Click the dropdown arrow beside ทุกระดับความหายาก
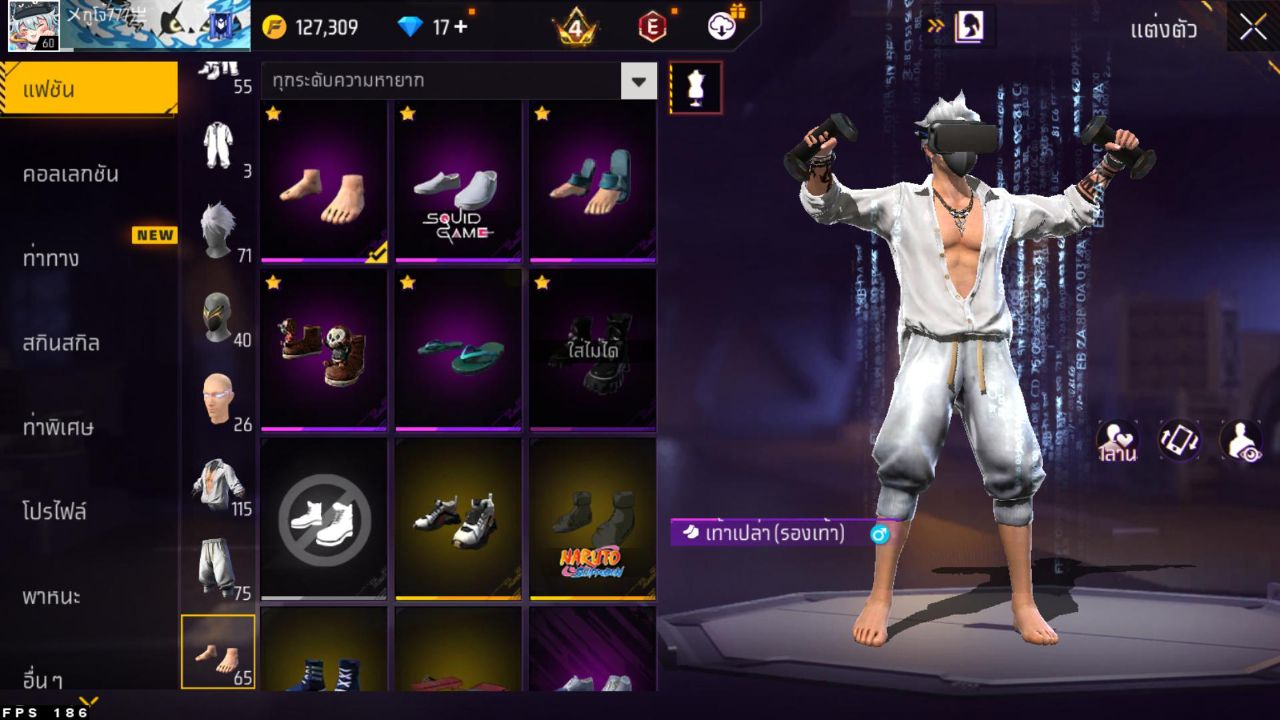Image resolution: width=1280 pixels, height=720 pixels. tap(639, 81)
